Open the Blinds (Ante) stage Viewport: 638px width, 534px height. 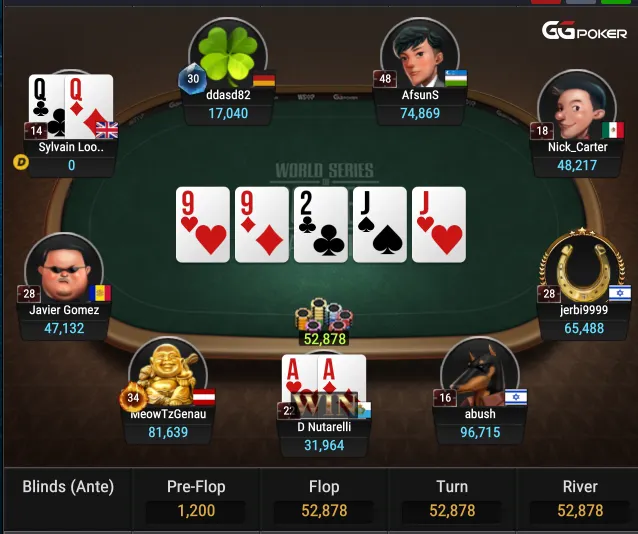pyautogui.click(x=68, y=488)
